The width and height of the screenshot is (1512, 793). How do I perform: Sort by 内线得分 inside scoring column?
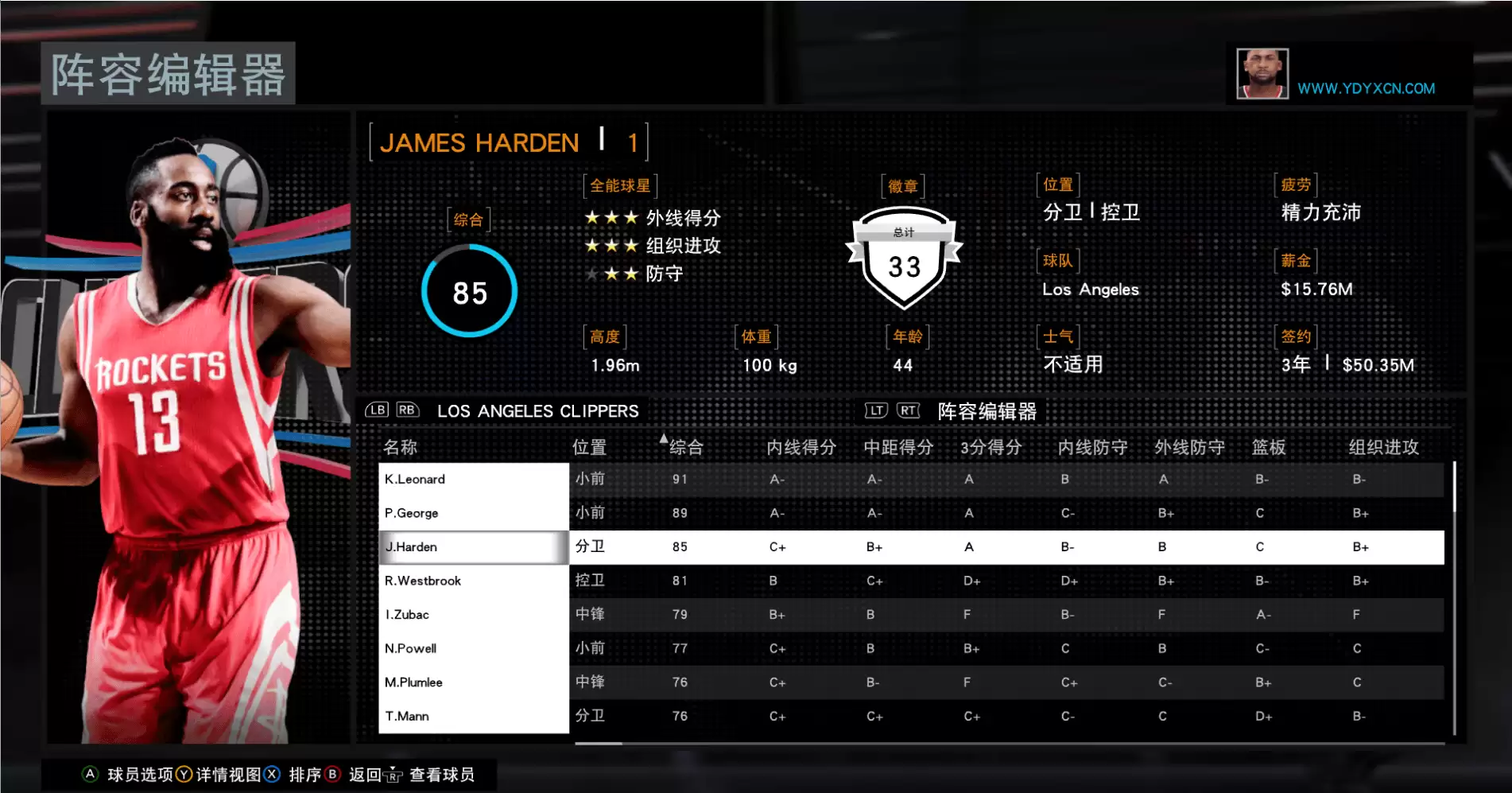tap(801, 447)
